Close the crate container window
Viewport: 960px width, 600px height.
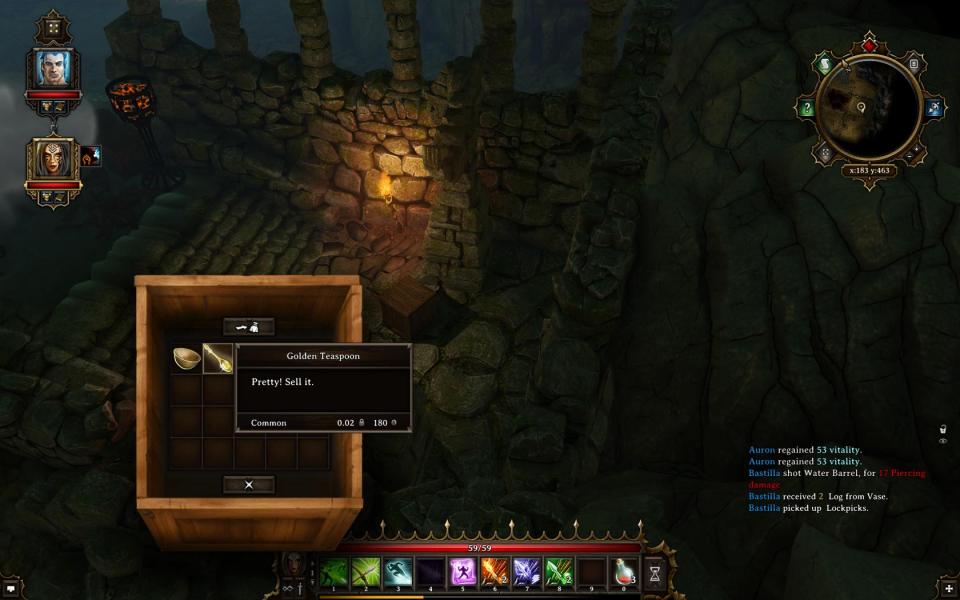(x=248, y=485)
